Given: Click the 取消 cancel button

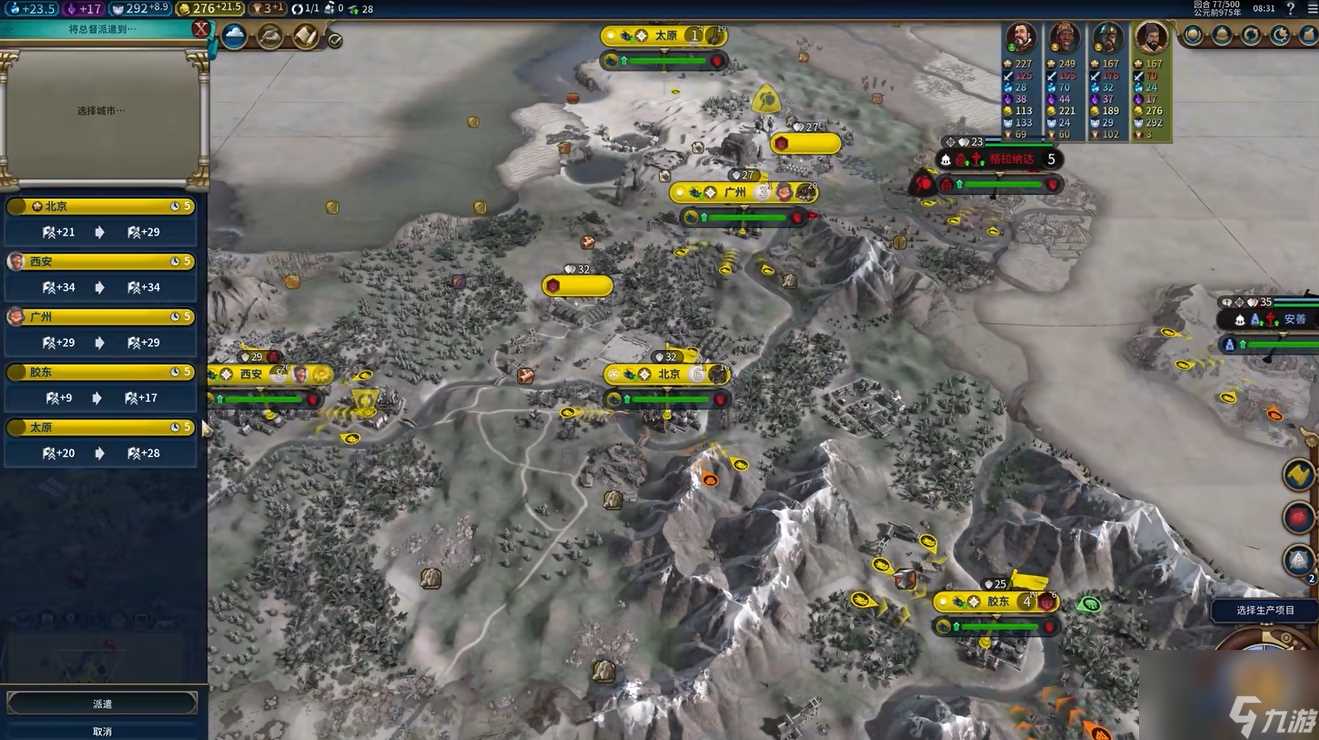Looking at the screenshot, I should pos(102,731).
